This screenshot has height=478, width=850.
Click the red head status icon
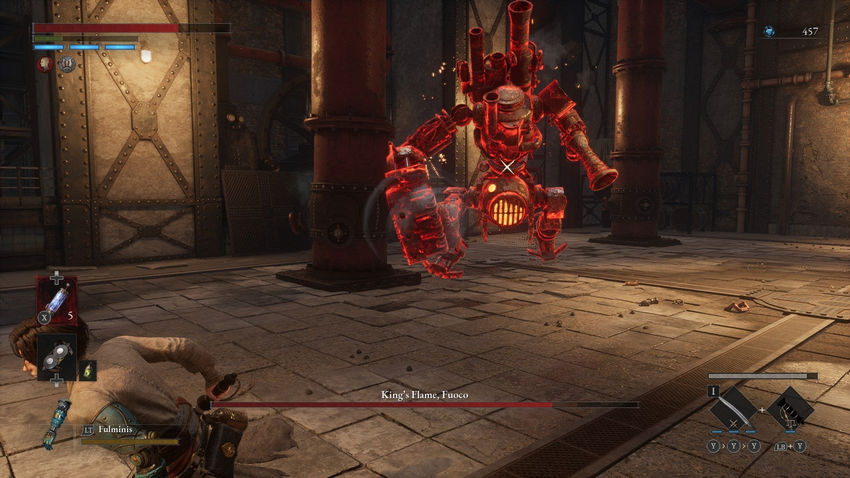46,63
